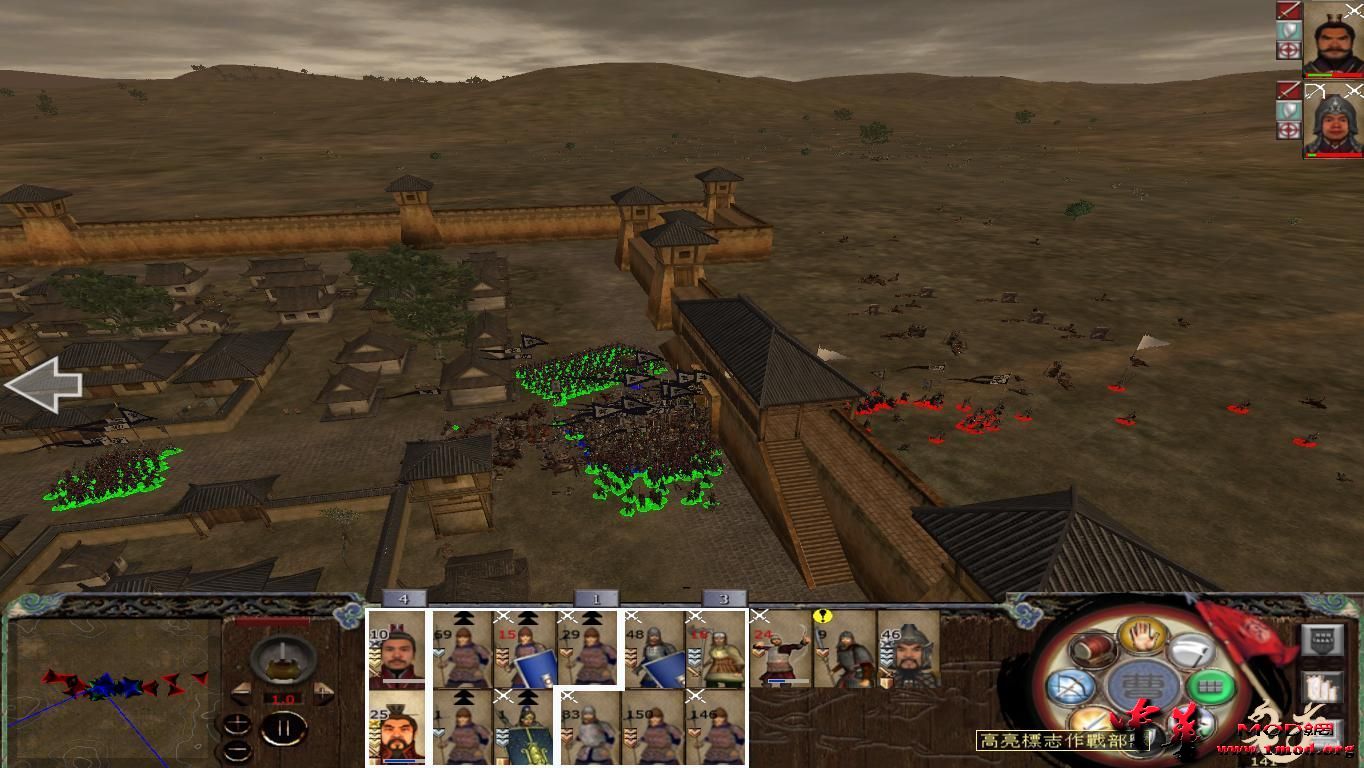Select unit group tab 3

point(726,597)
